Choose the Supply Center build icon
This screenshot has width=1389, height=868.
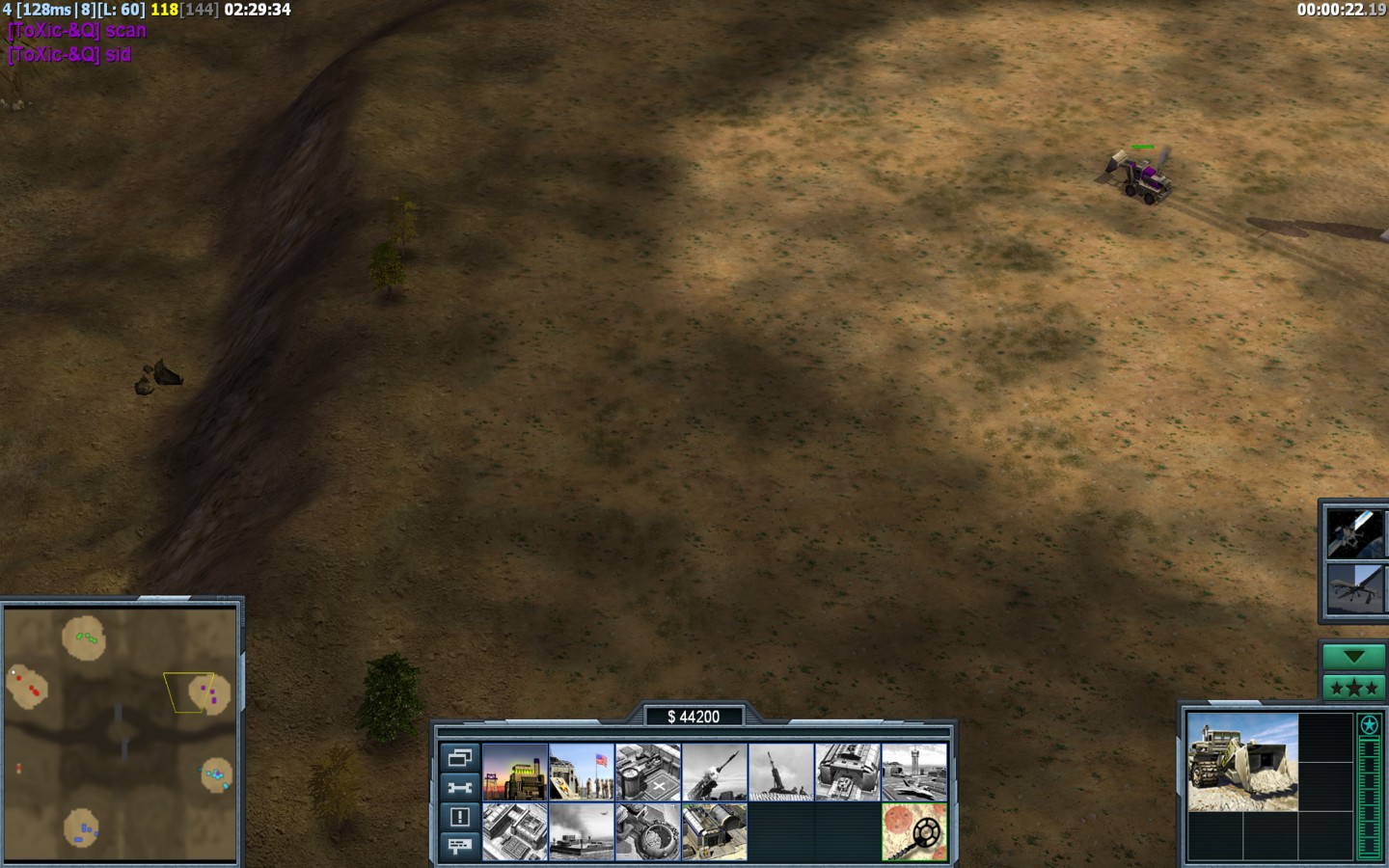pyautogui.click(x=648, y=772)
